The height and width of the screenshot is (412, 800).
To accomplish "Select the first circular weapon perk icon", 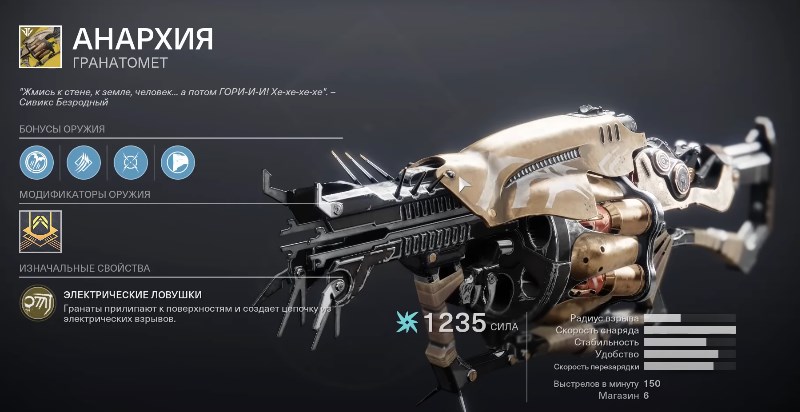I will [x=37, y=162].
